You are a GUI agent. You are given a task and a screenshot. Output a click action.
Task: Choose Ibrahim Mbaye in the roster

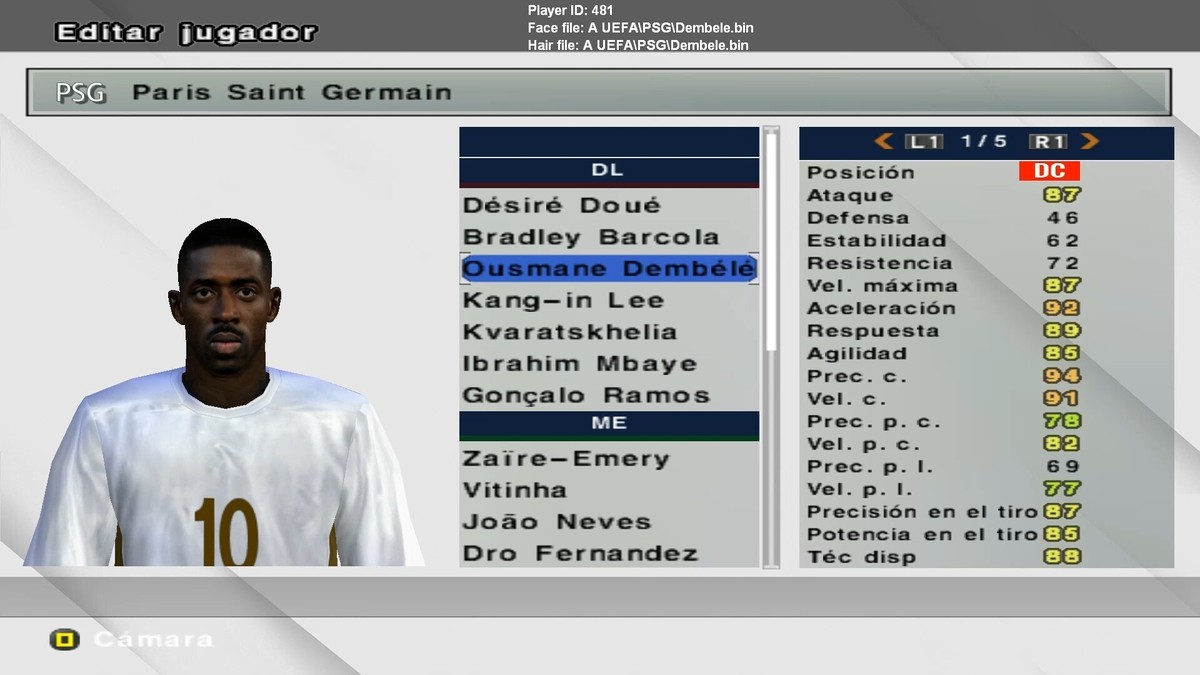pos(580,364)
